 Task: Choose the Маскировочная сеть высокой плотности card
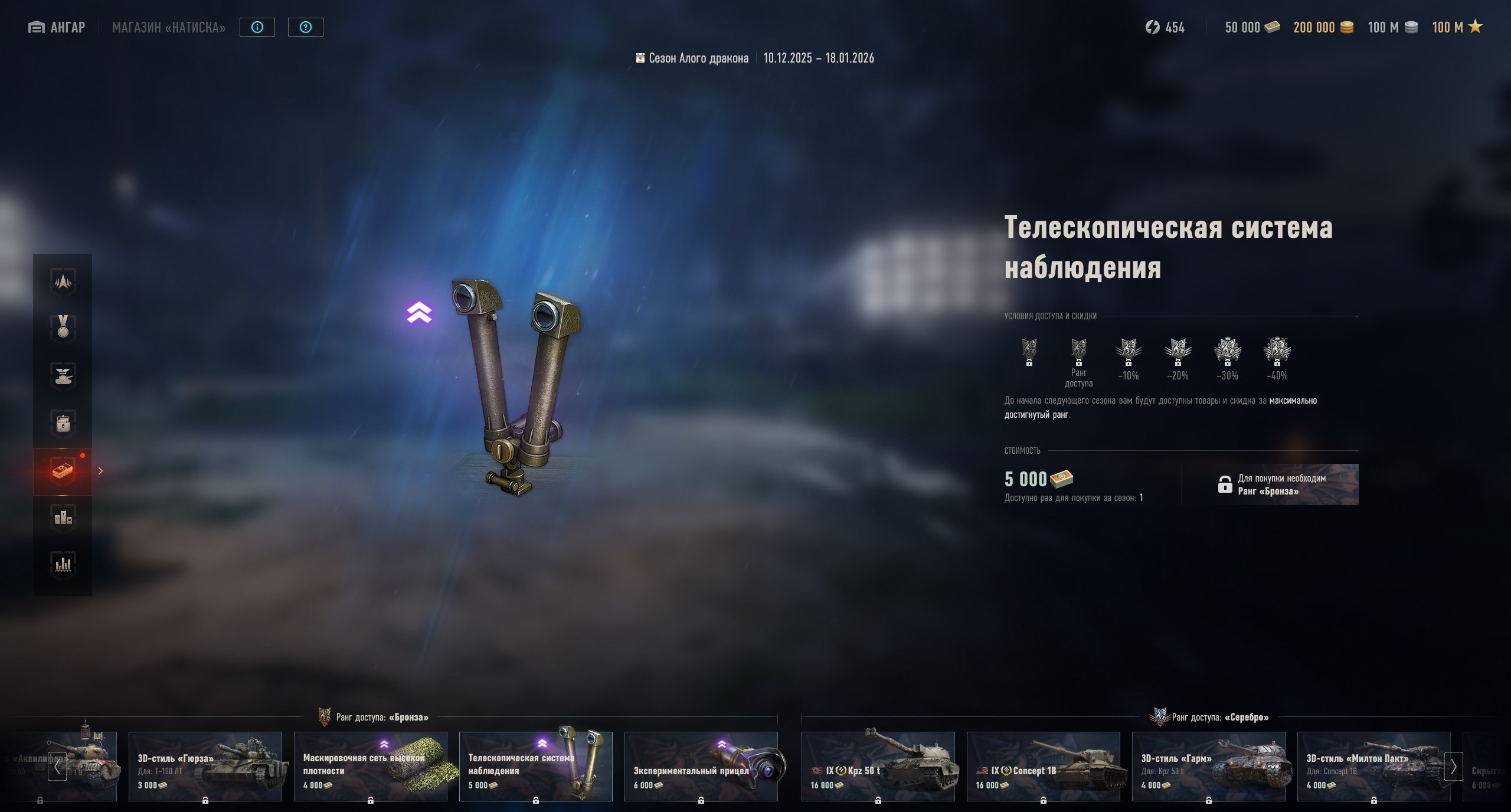[370, 766]
